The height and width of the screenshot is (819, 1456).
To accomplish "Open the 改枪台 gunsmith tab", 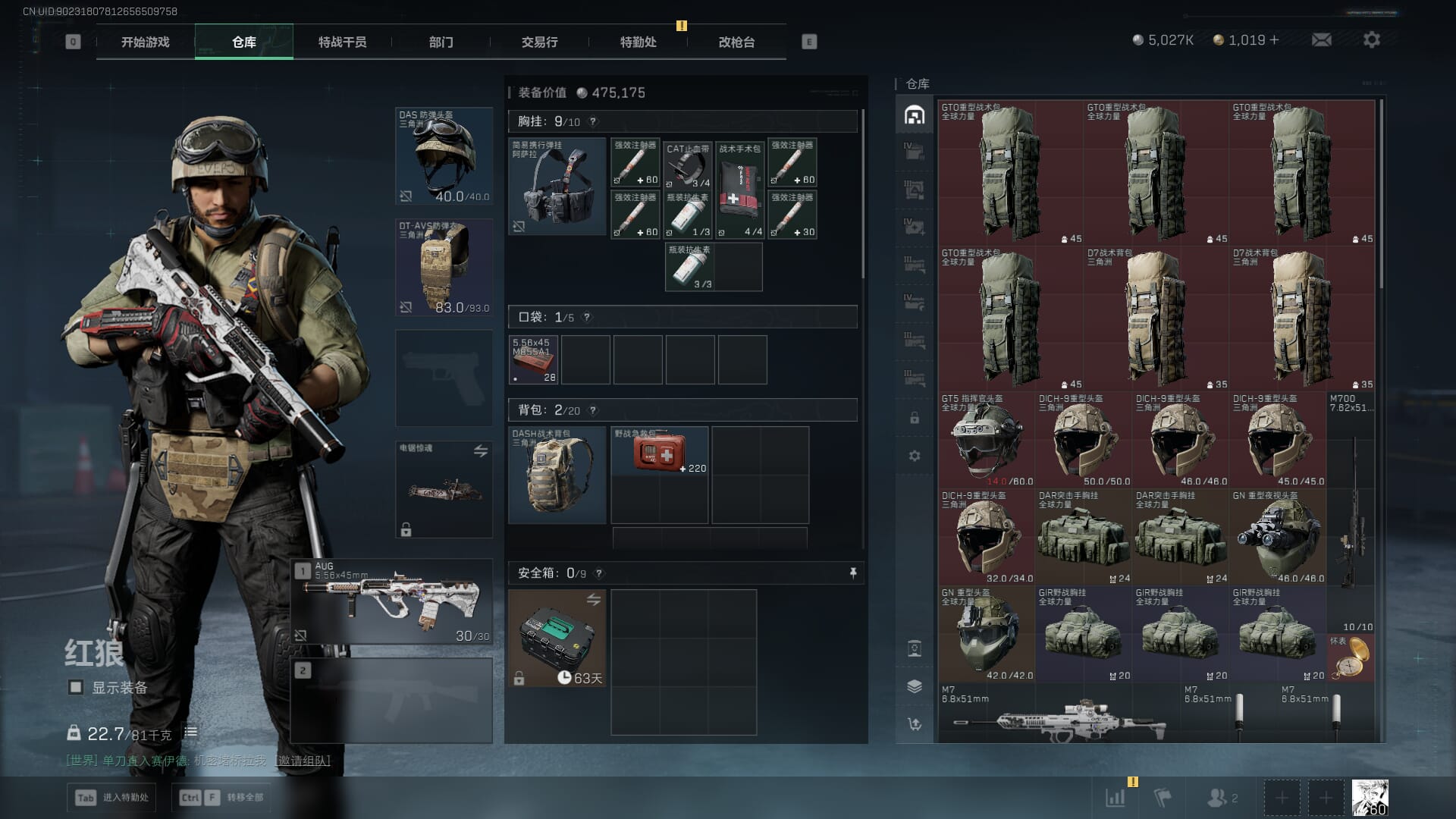I will point(736,42).
